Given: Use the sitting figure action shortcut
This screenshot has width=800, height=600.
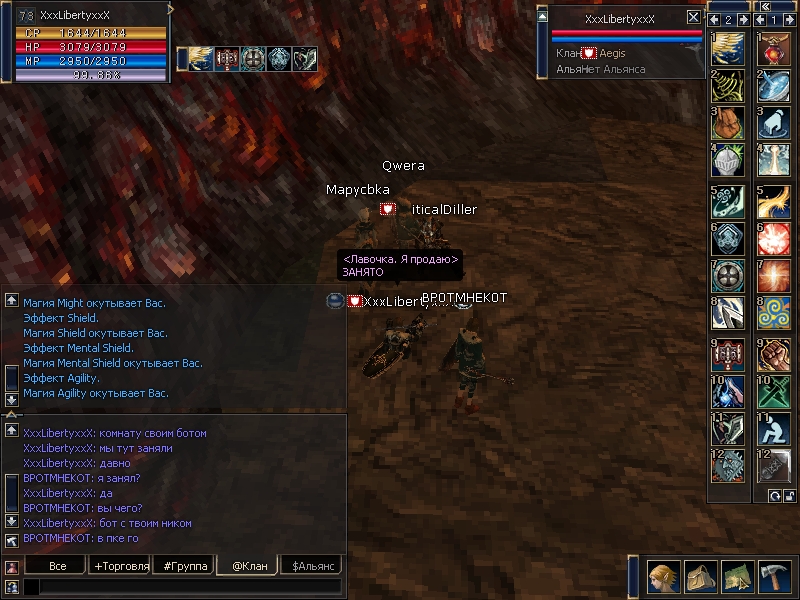Looking at the screenshot, I should click(x=773, y=429).
